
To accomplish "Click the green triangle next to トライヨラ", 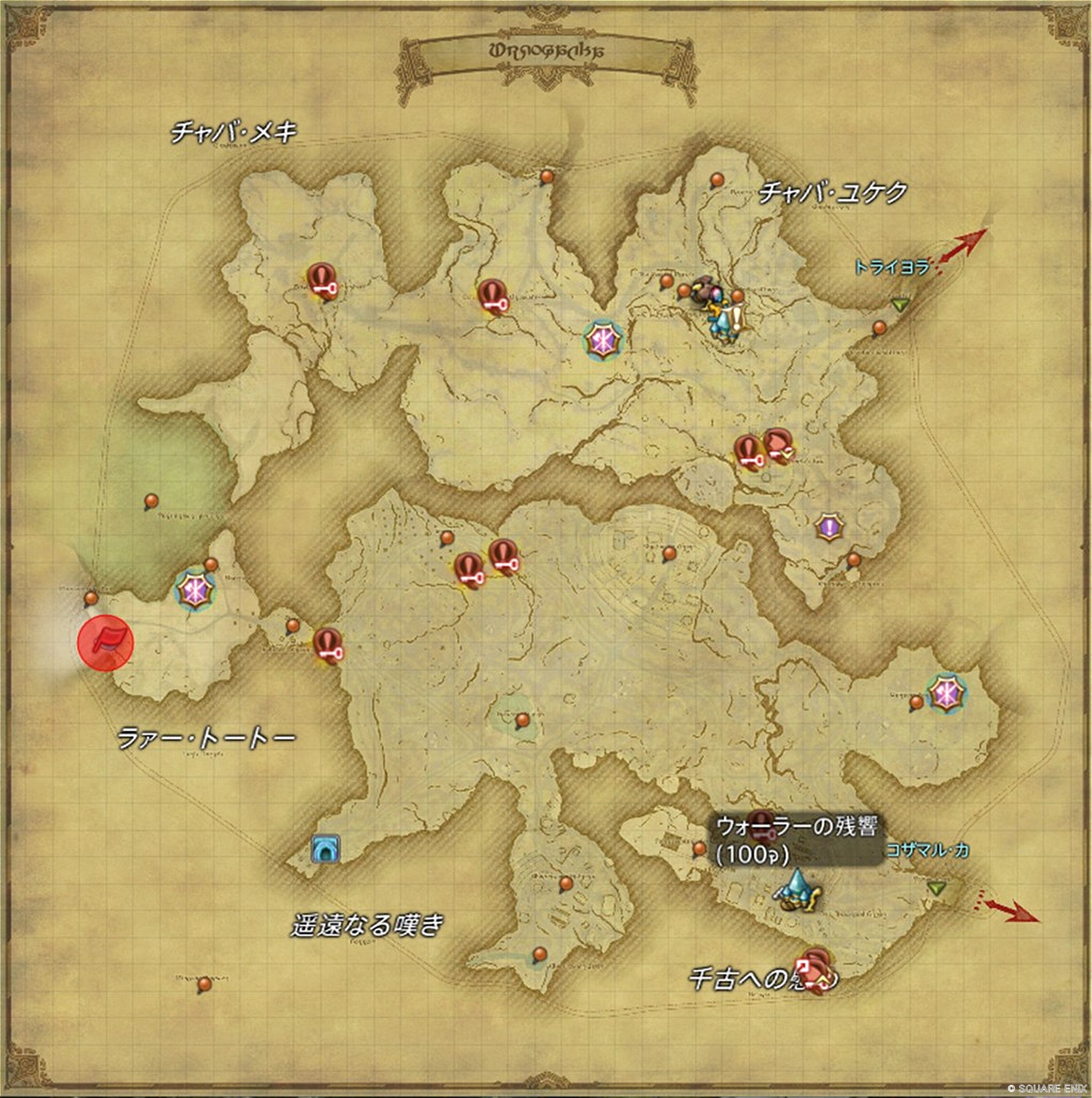I will 902,305.
